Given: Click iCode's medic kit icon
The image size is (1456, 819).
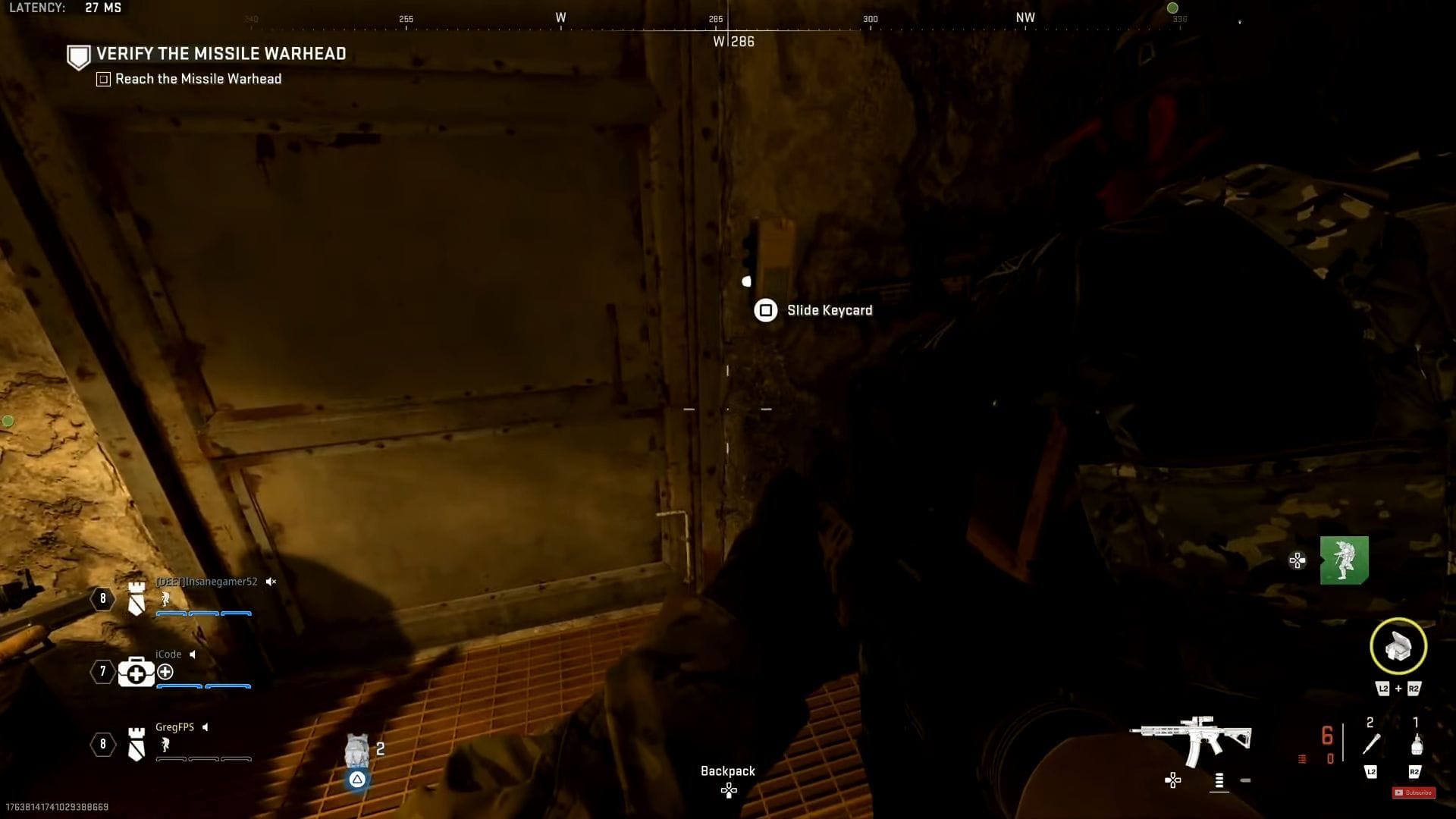Looking at the screenshot, I should click(x=135, y=672).
